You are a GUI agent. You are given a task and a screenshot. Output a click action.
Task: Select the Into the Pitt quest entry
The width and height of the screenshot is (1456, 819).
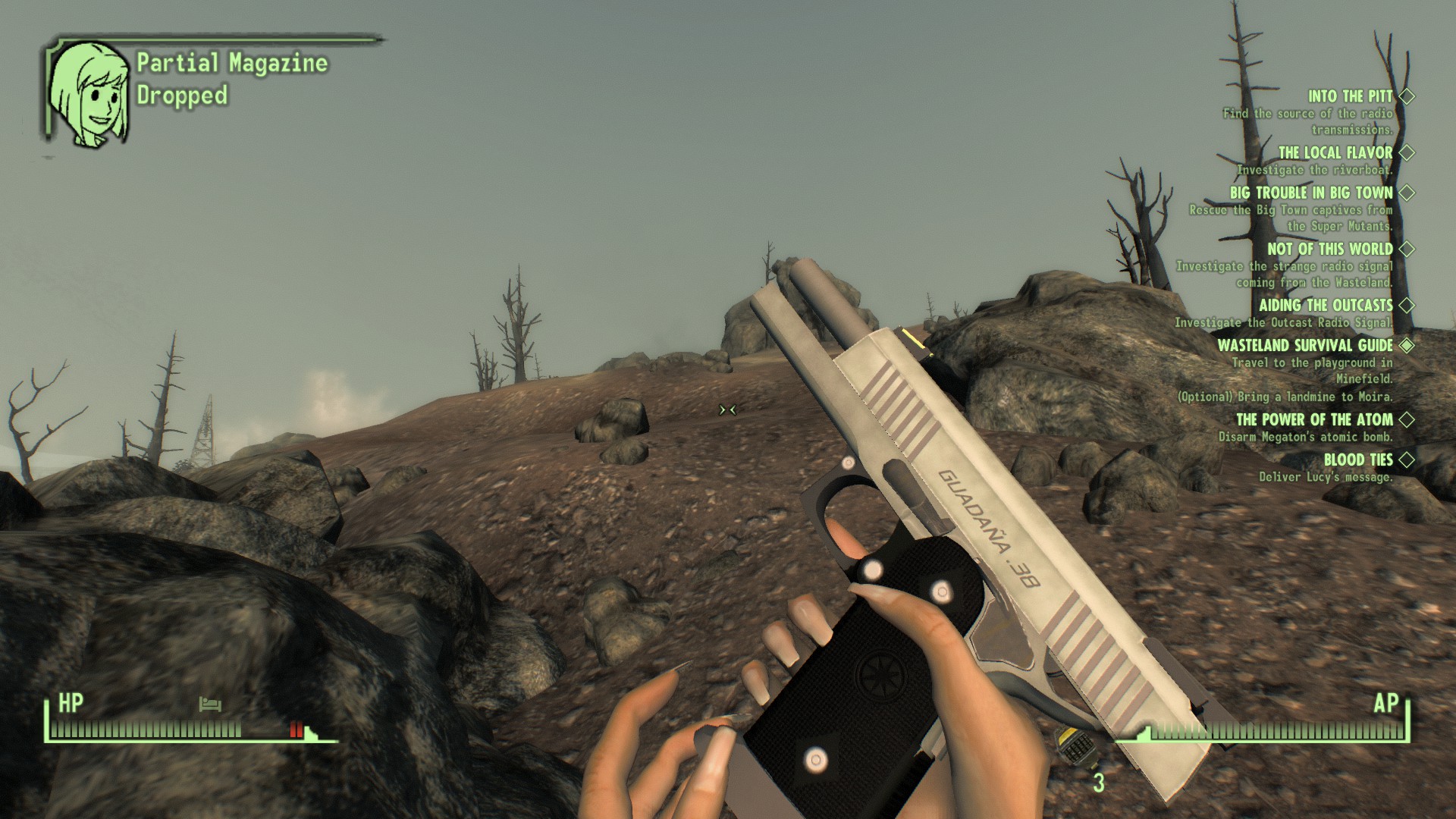pyautogui.click(x=1350, y=97)
